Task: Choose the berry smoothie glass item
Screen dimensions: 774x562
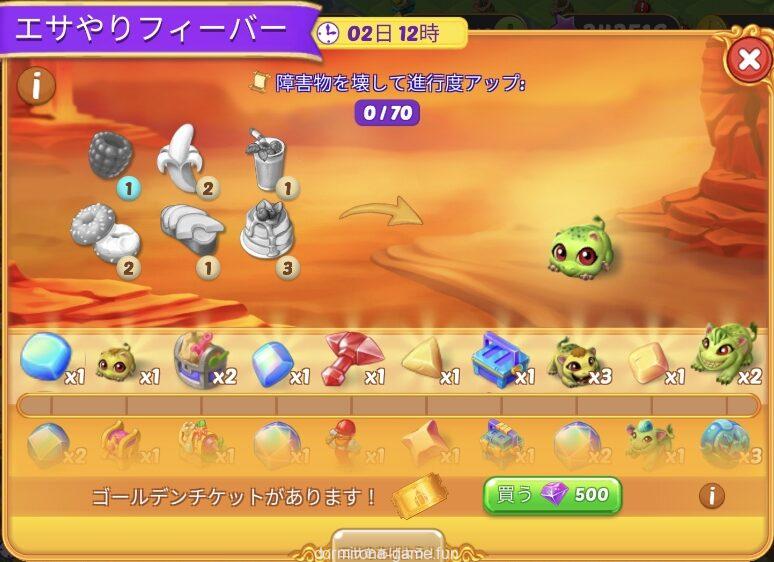Action: point(266,159)
